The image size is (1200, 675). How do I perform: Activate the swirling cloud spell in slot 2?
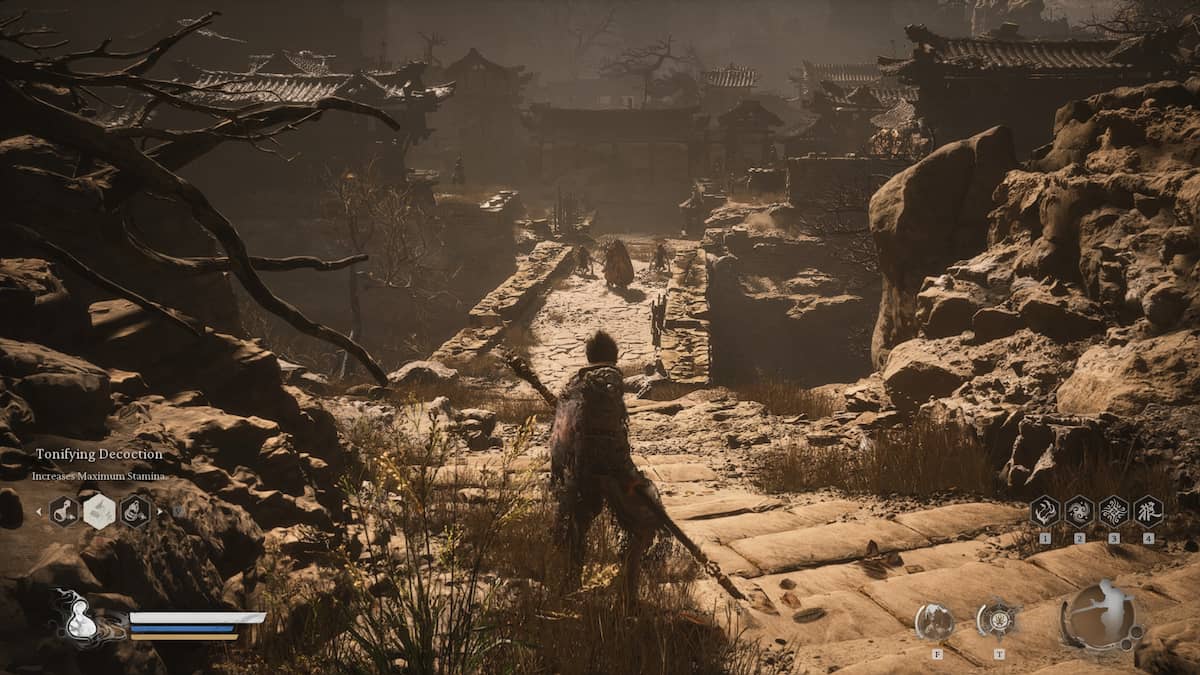click(1079, 511)
